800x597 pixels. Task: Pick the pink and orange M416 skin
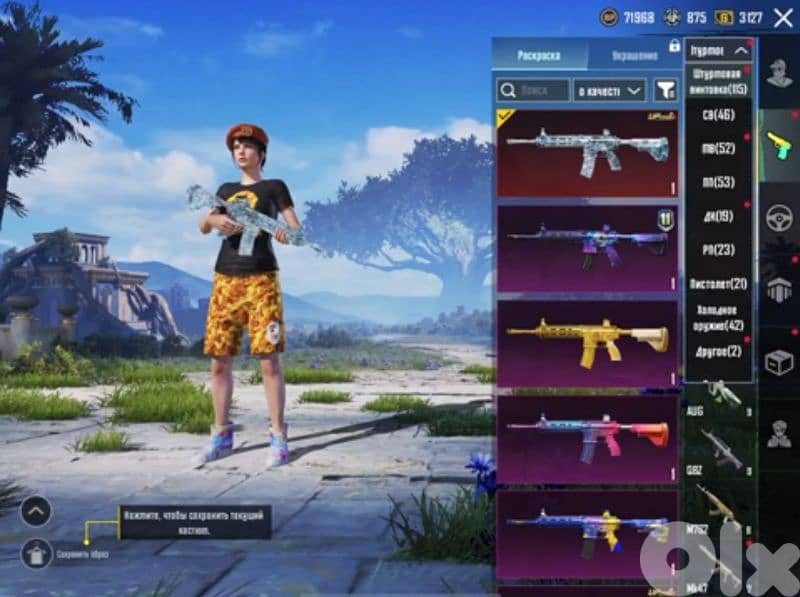(587, 439)
